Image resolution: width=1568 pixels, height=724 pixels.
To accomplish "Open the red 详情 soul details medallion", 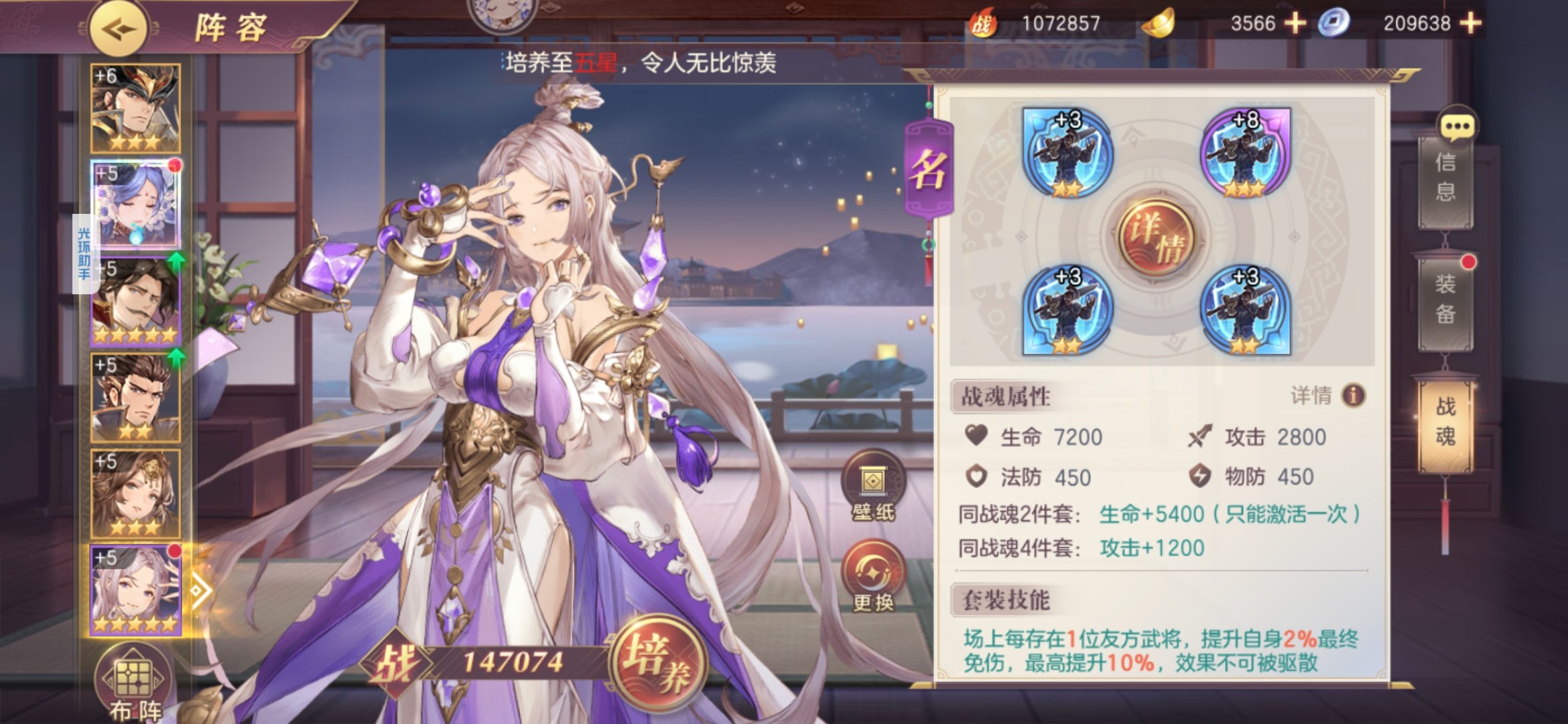I will pos(1157,237).
